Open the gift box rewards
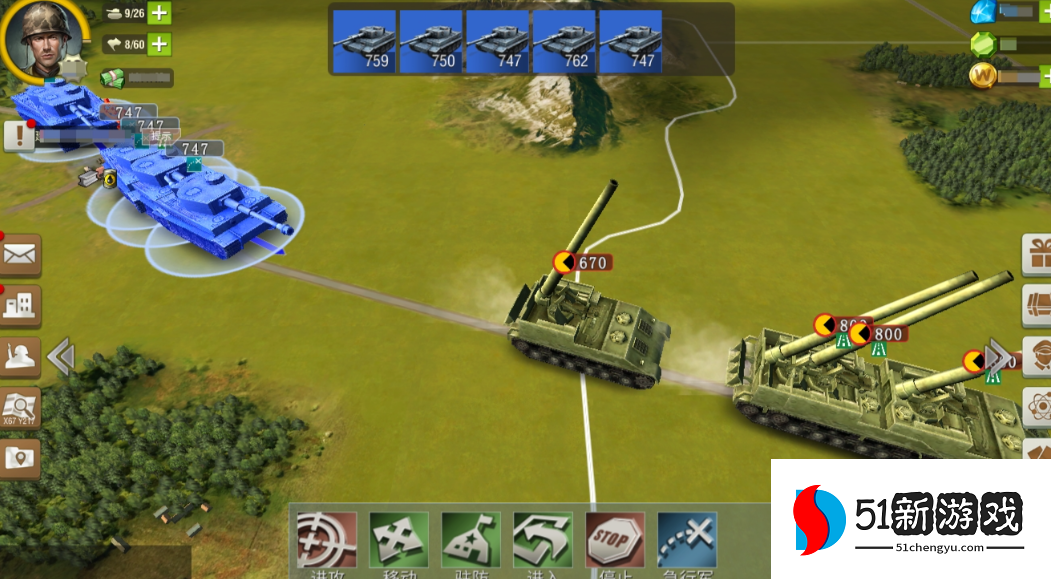The width and height of the screenshot is (1051, 579). point(1038,254)
